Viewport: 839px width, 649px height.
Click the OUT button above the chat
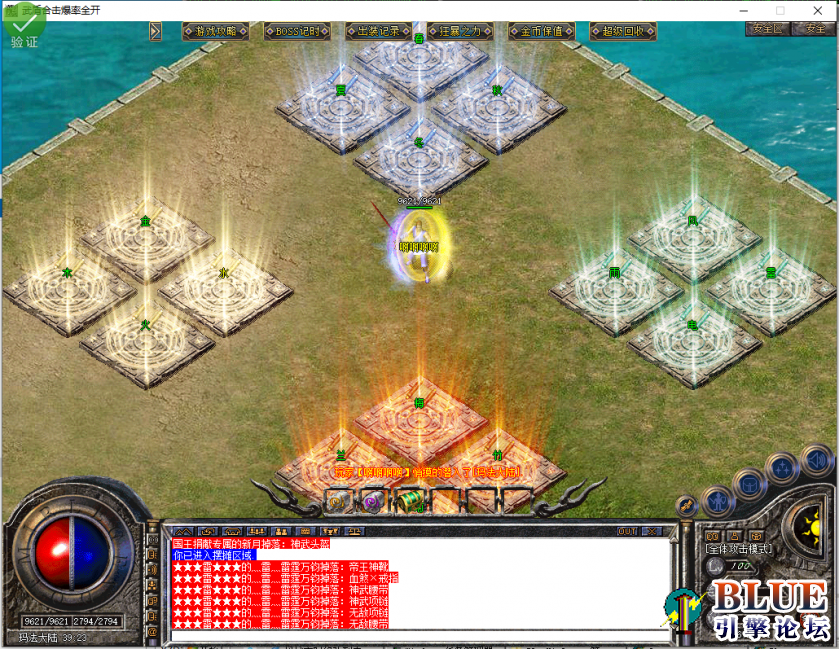click(x=627, y=531)
